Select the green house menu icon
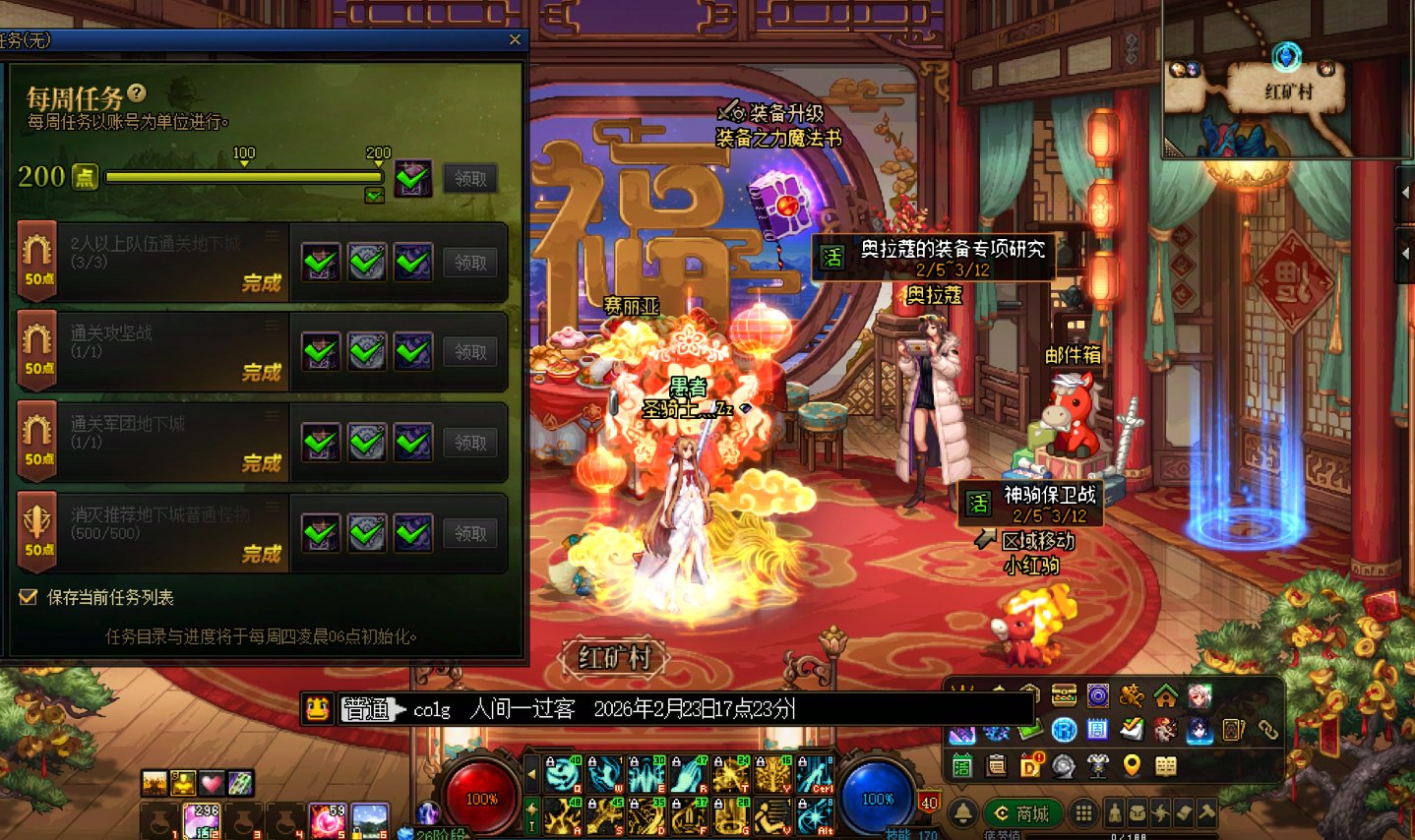Screen dimensions: 1415x840 (1166, 696)
